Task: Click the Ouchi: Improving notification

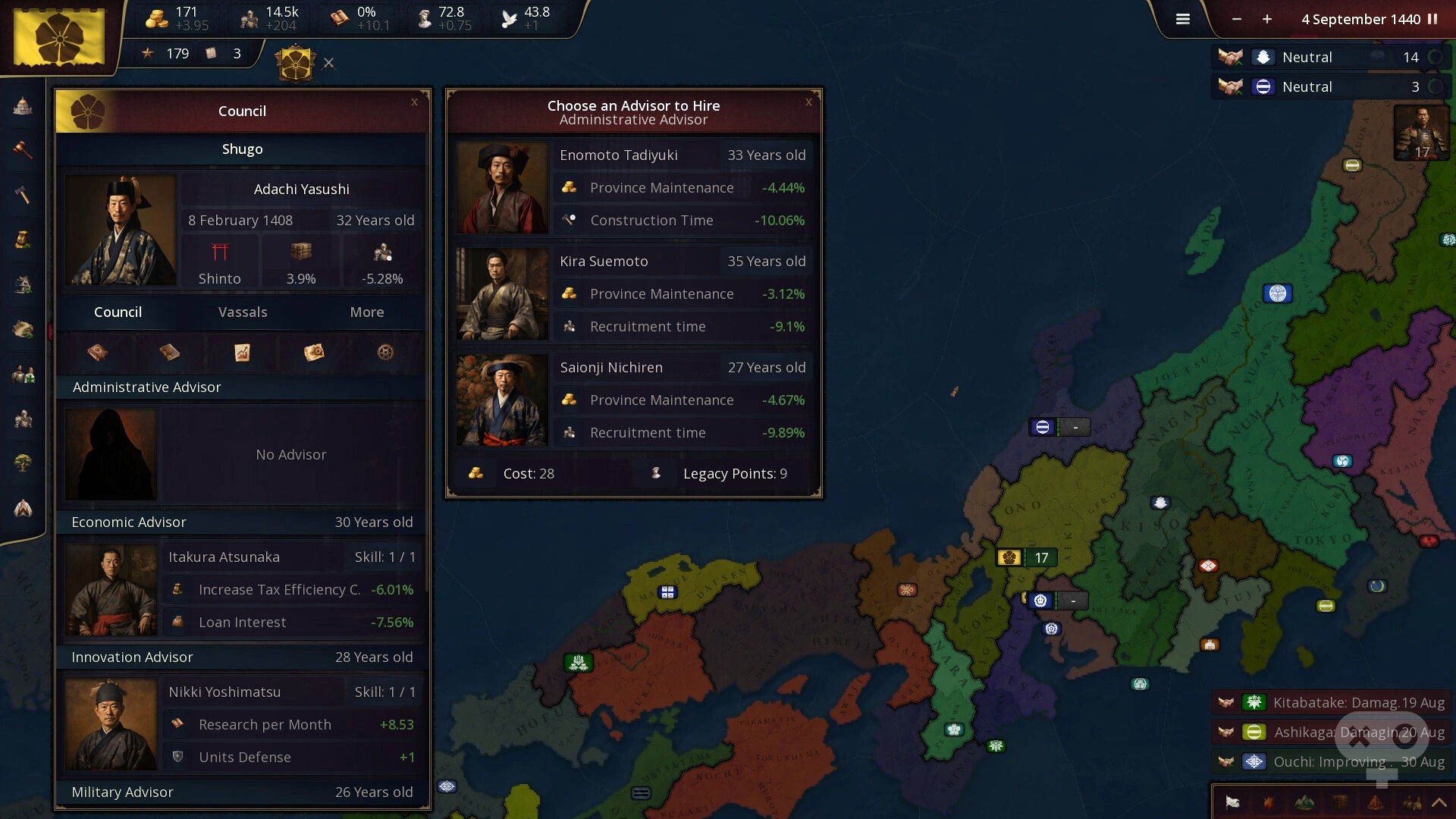Action: (x=1342, y=762)
